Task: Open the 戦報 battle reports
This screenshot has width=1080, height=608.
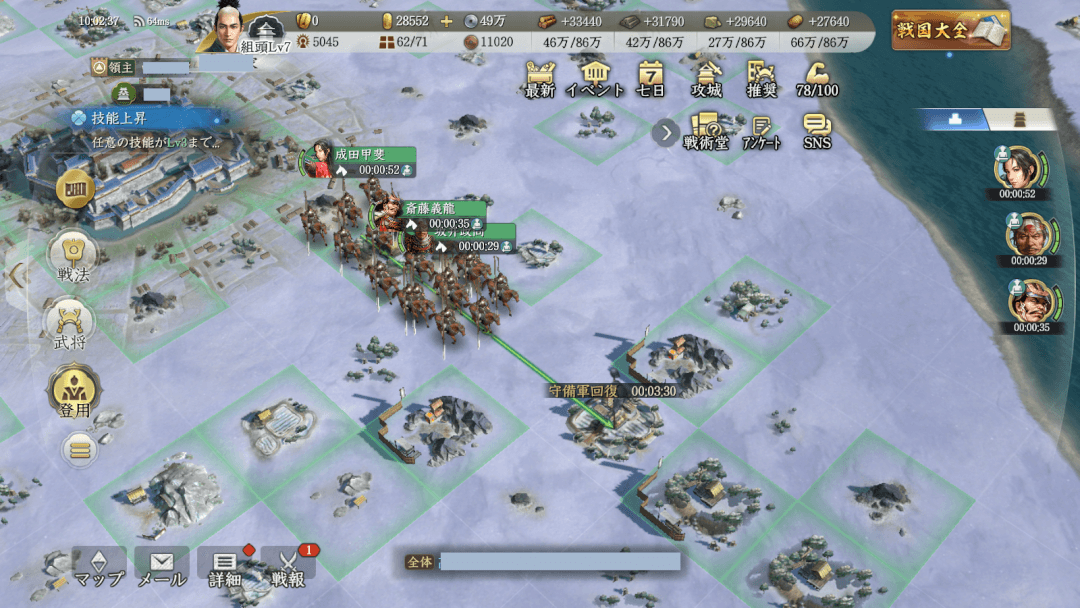Action: pos(288,566)
